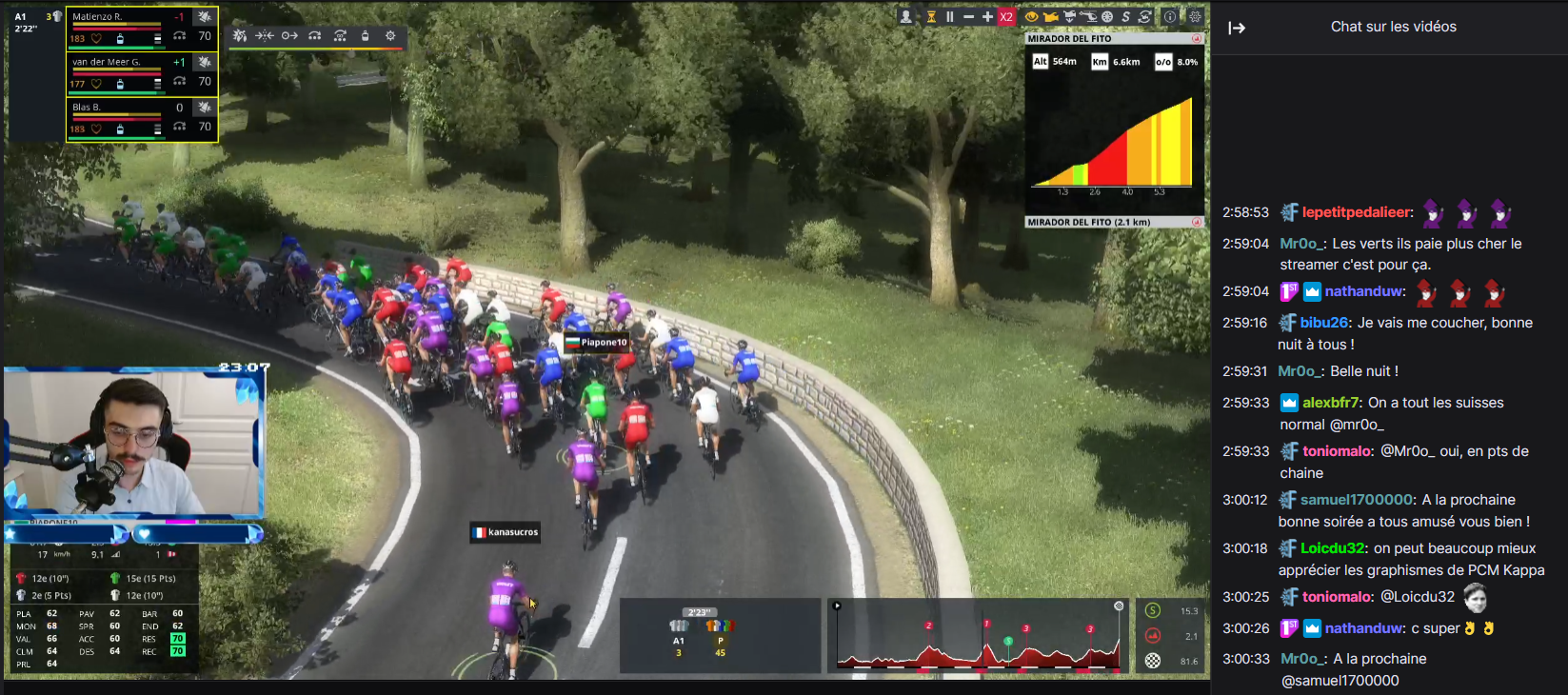Close the Mirador del Fito profile panel
The image size is (1568, 695).
click(x=1197, y=39)
